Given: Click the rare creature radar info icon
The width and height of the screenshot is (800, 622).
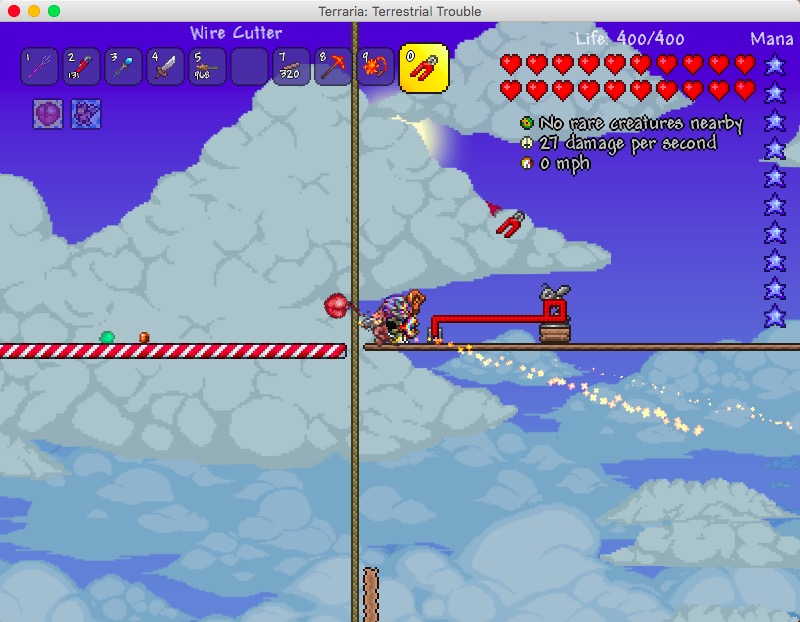Looking at the screenshot, I should tap(526, 123).
